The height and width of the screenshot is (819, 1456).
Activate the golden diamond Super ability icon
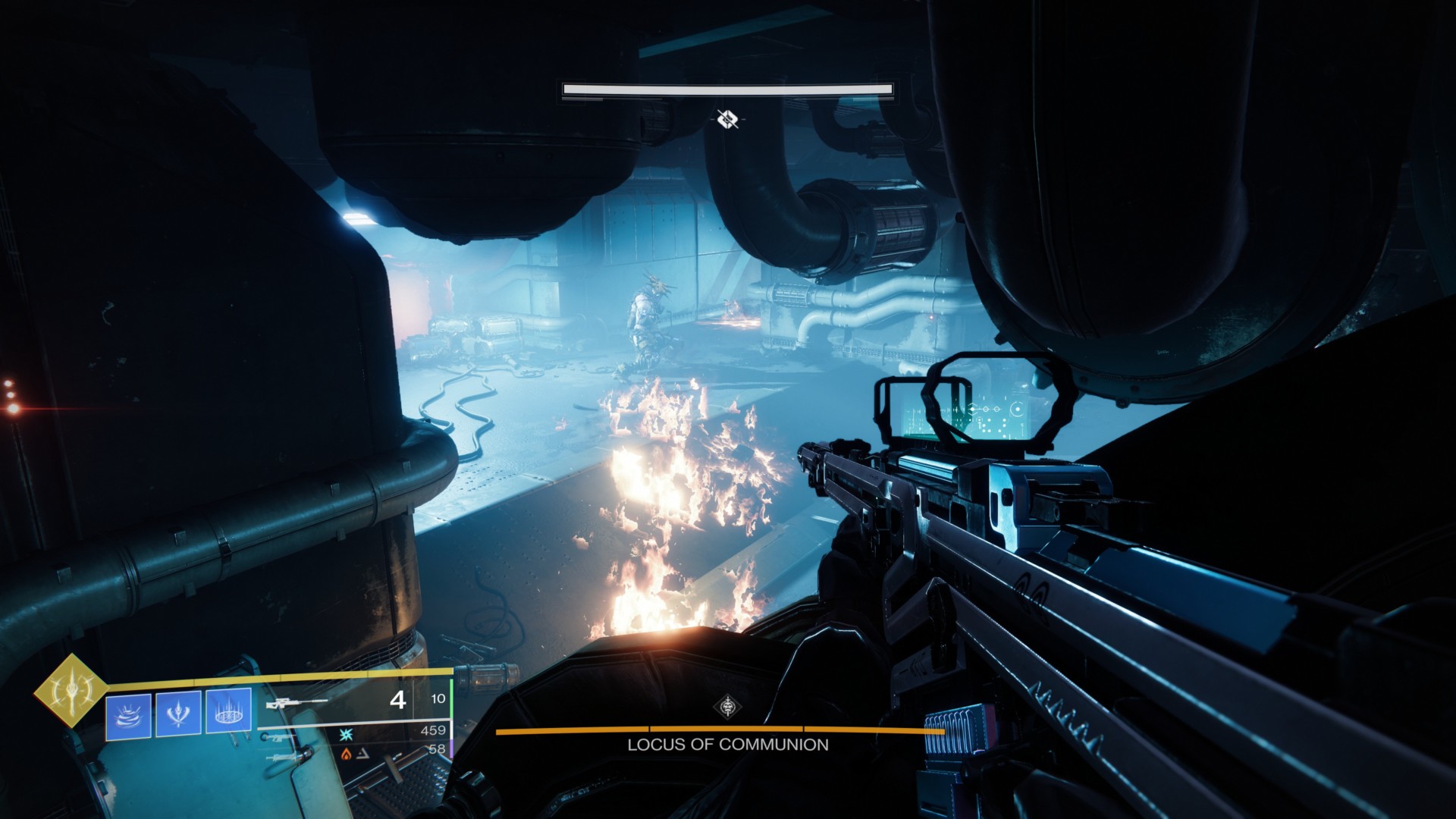pyautogui.click(x=72, y=690)
